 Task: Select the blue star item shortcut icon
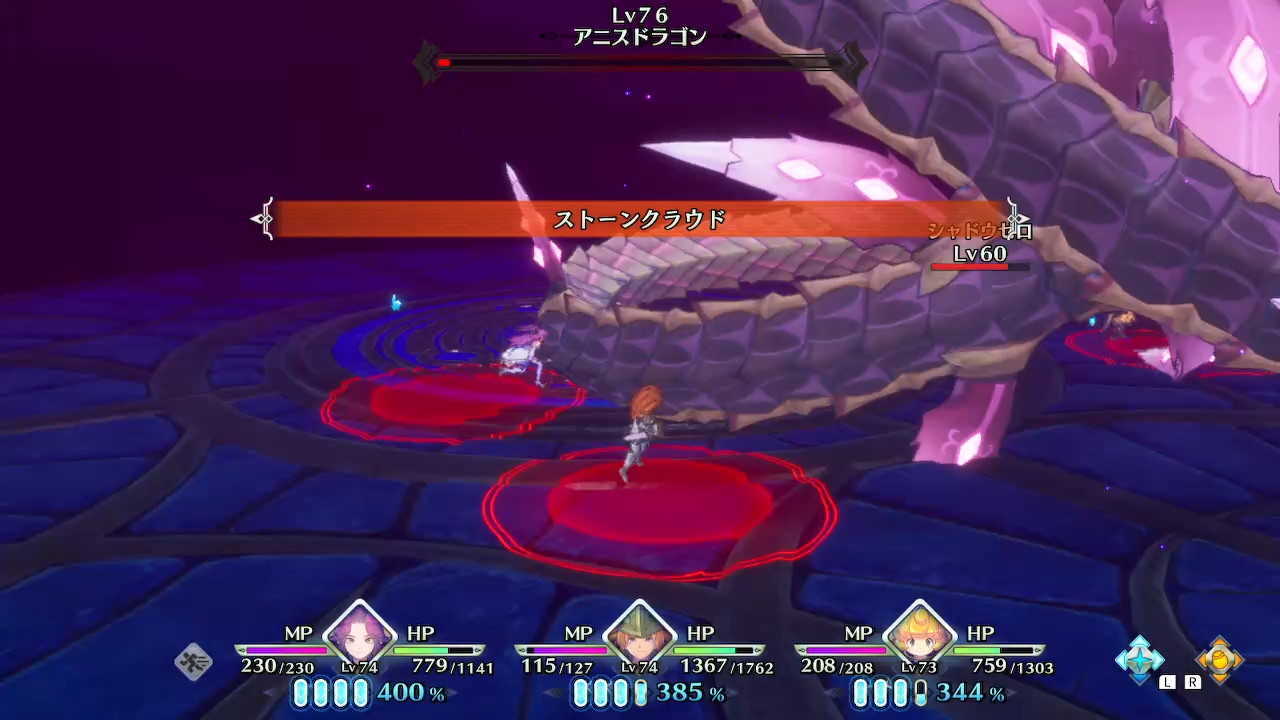(1139, 660)
